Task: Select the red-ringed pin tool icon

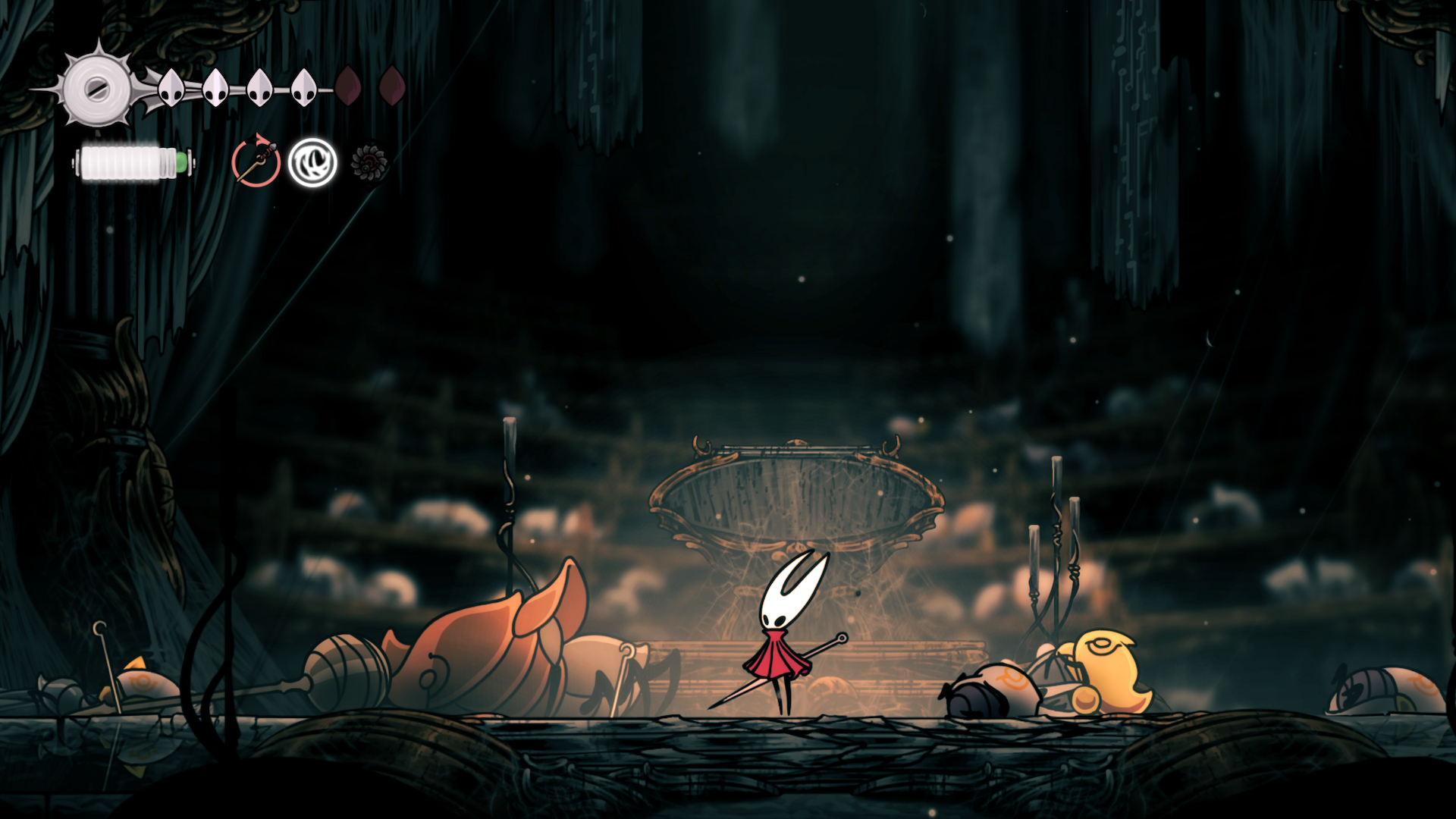Action: coord(256,162)
